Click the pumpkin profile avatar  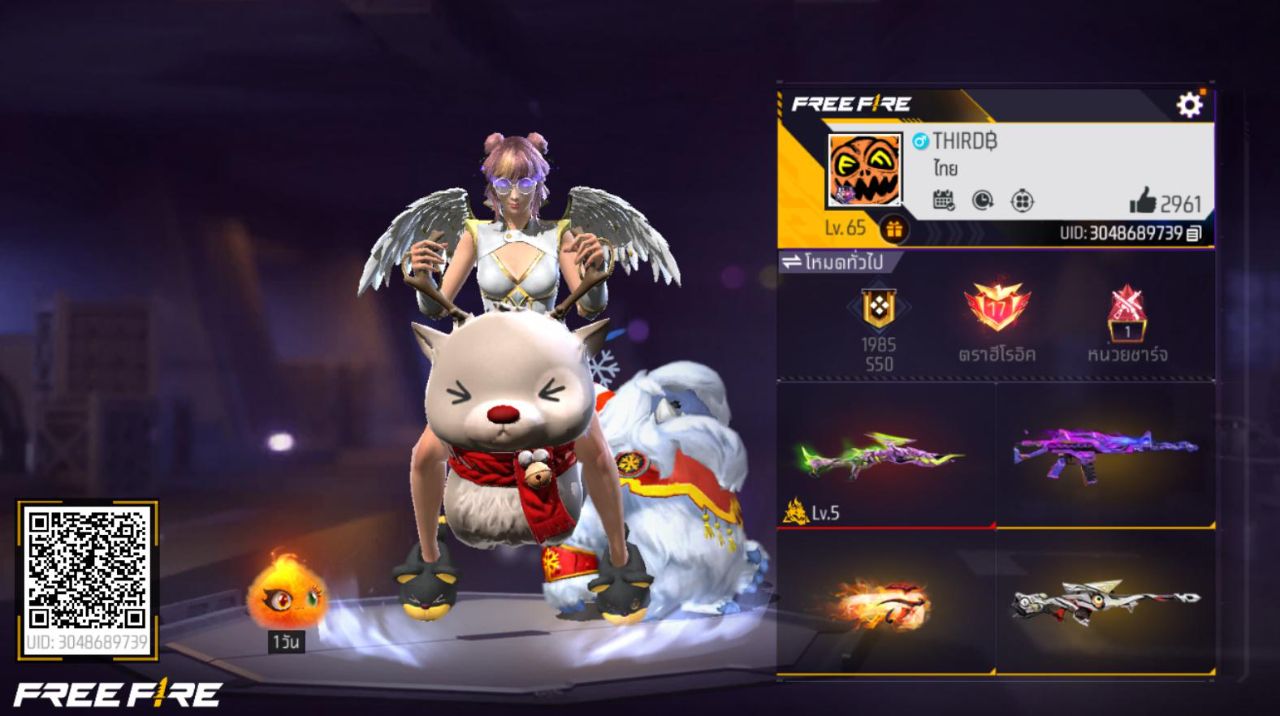865,170
